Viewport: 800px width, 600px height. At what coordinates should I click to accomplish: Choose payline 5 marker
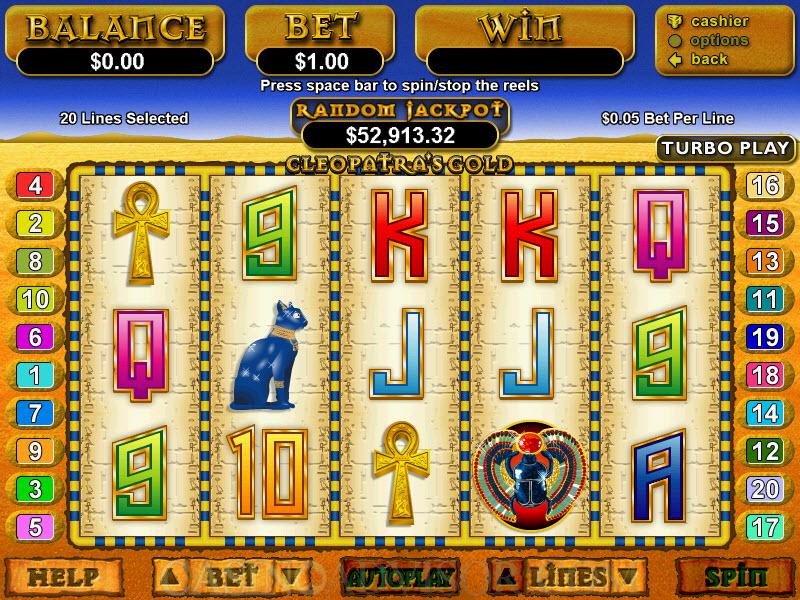tap(35, 526)
